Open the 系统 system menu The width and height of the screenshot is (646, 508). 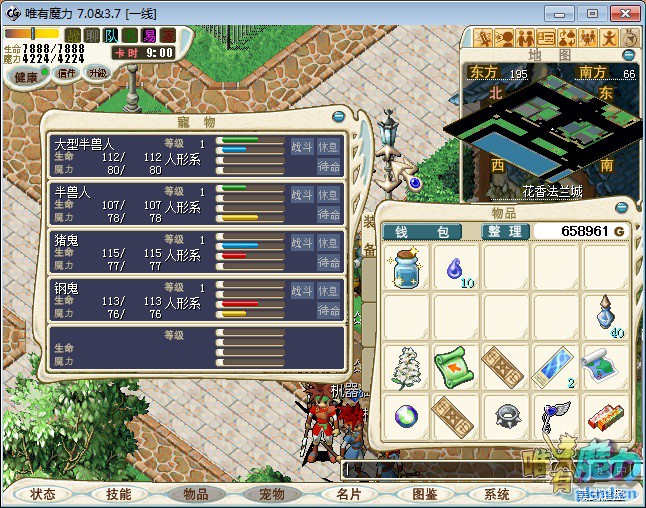coord(497,494)
